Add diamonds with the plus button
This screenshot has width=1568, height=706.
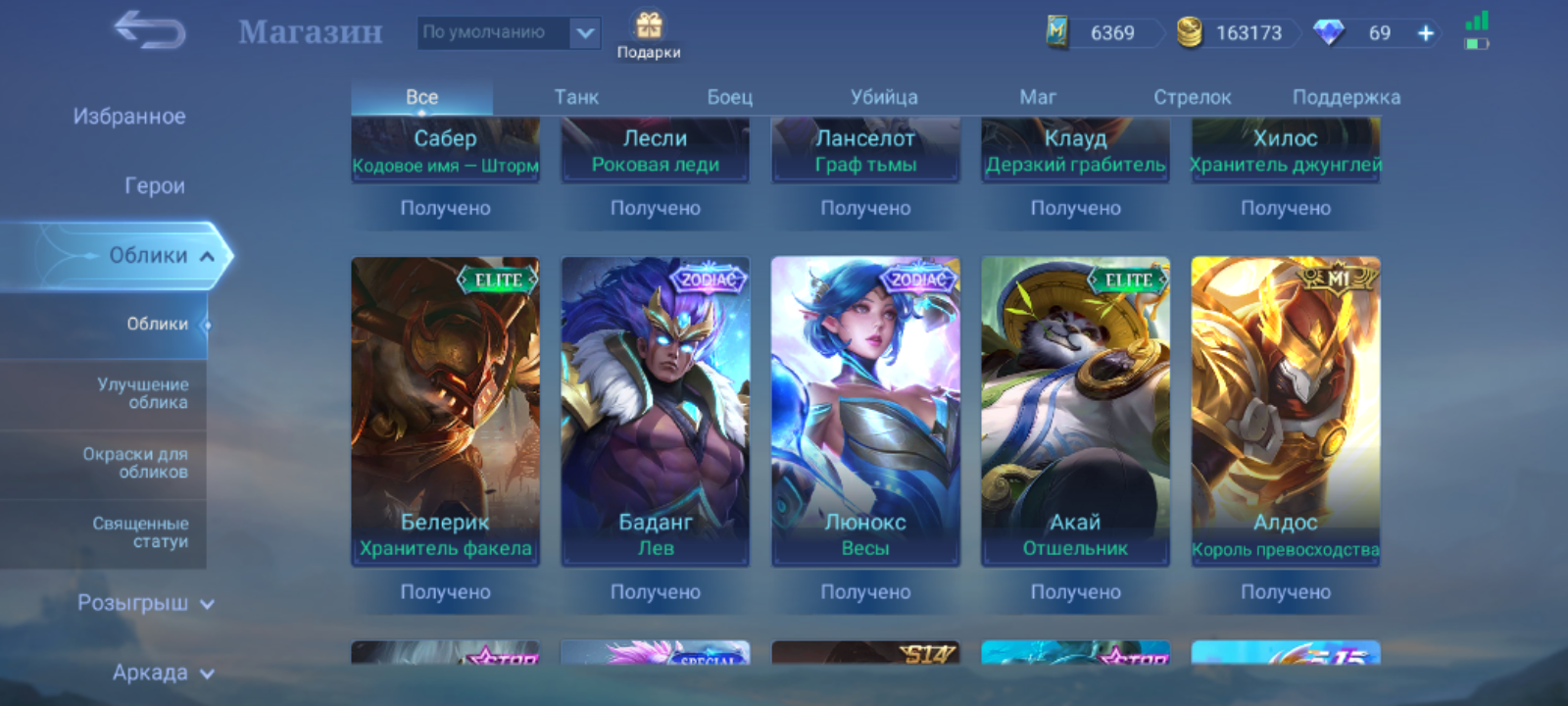coord(1426,33)
